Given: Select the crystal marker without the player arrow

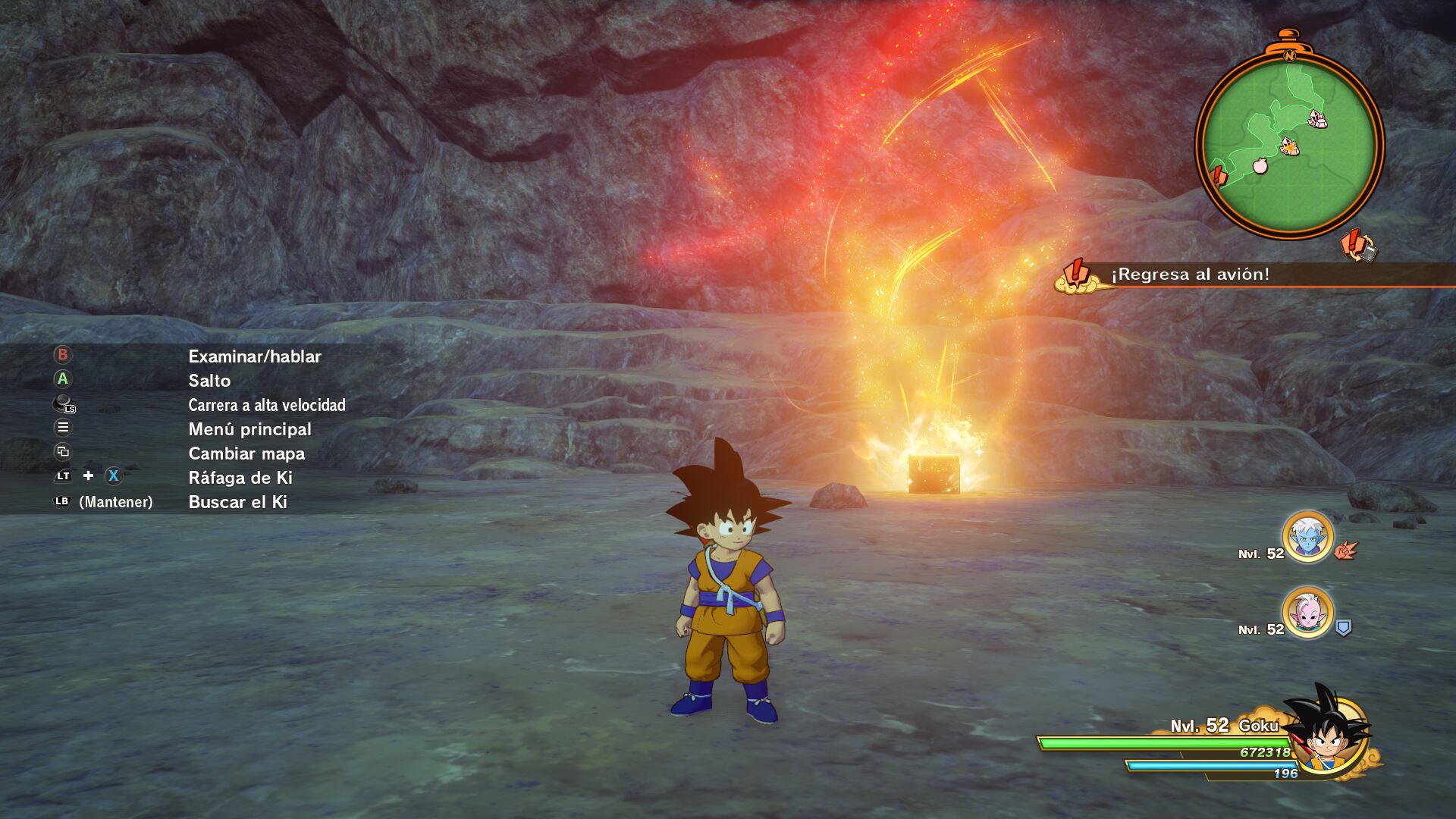Looking at the screenshot, I should 1319,118.
